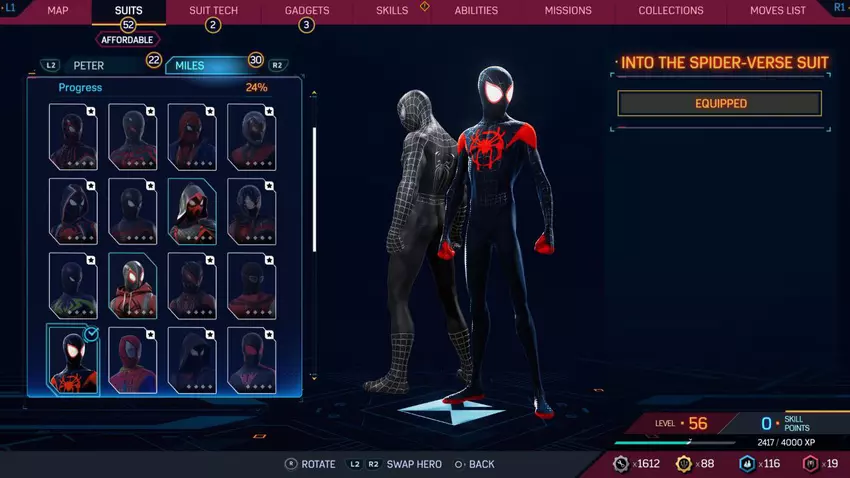This screenshot has width=850, height=478.
Task: Open the Map tab
Action: (58, 10)
